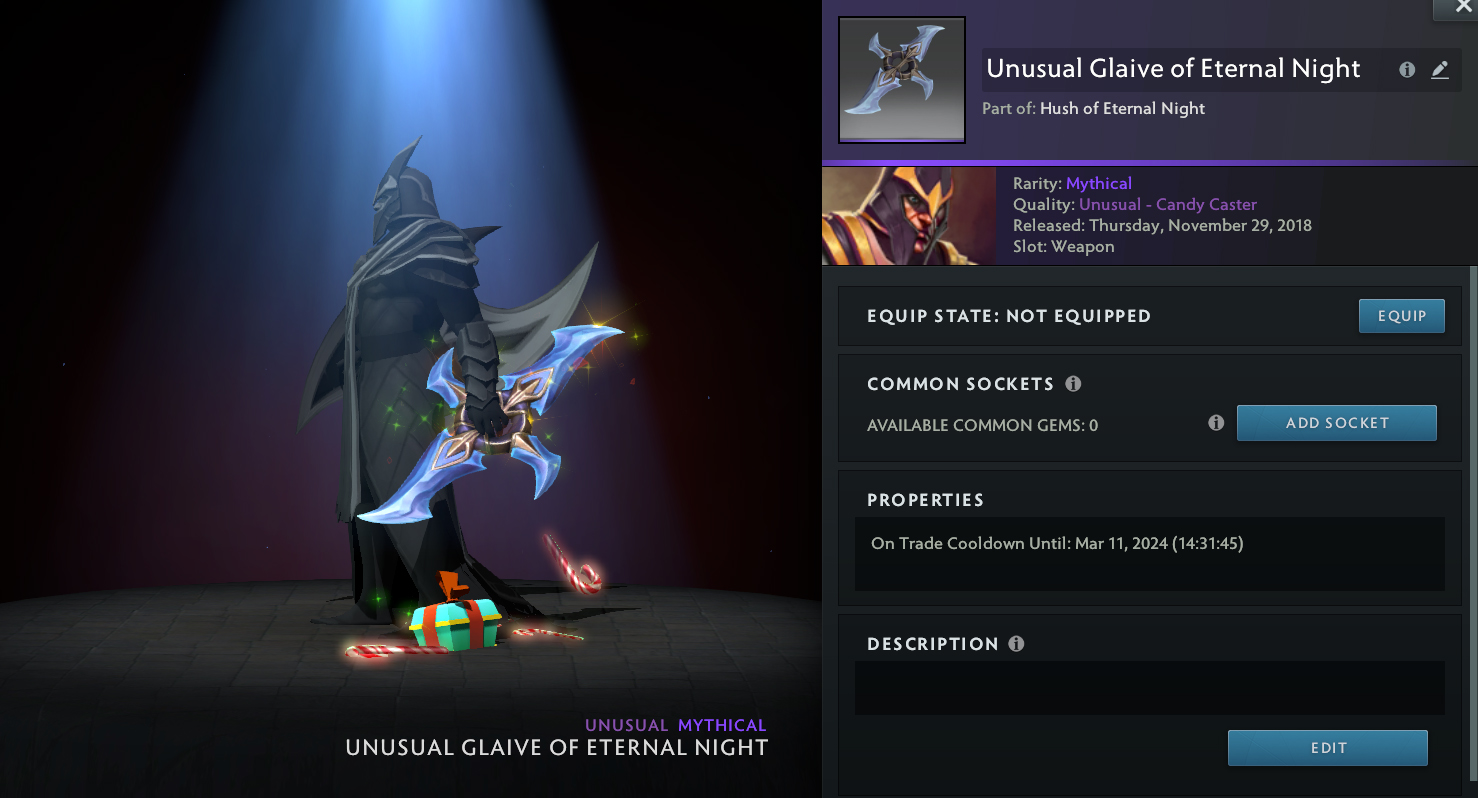Click the empty description text box
This screenshot has width=1478, height=798.
pyautogui.click(x=1149, y=688)
